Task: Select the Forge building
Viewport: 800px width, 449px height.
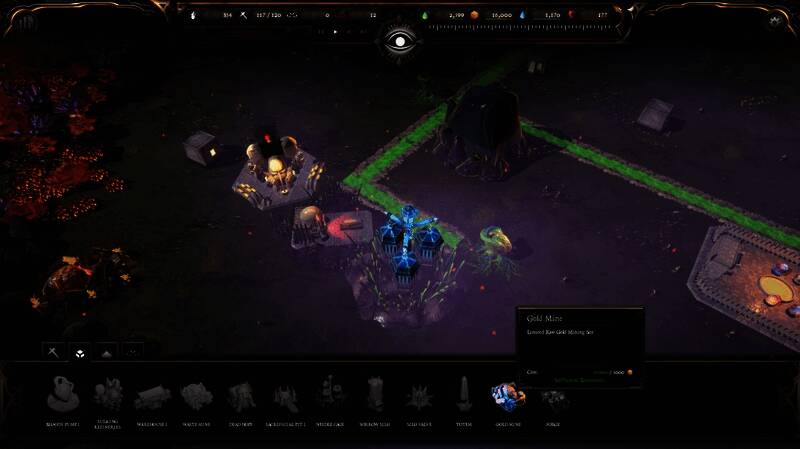Action: pyautogui.click(x=550, y=397)
